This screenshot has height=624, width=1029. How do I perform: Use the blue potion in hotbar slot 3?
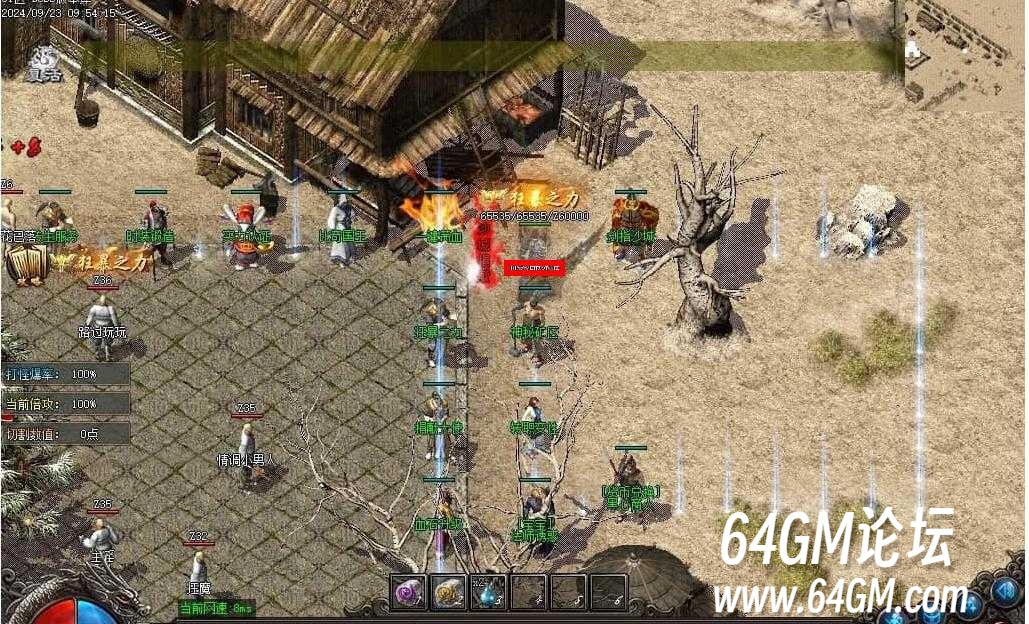tap(488, 592)
